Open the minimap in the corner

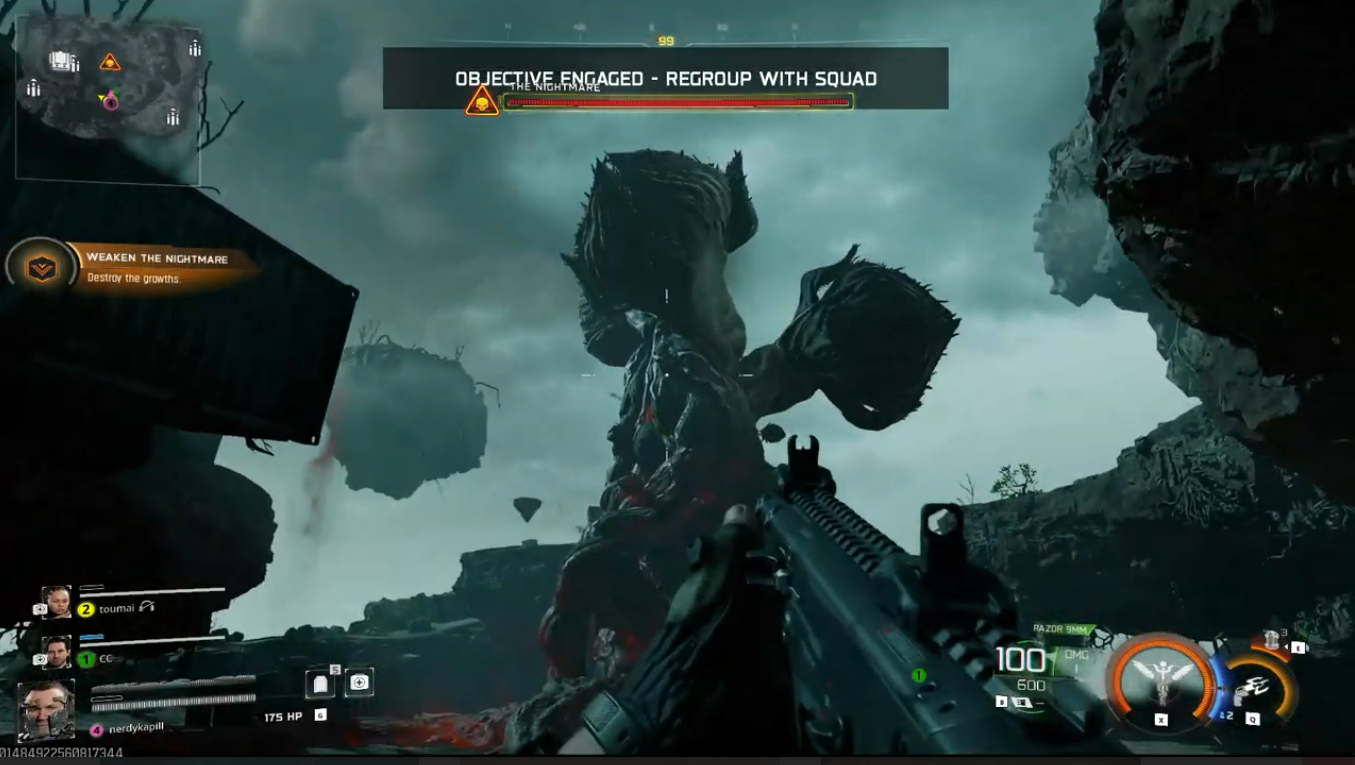click(108, 98)
